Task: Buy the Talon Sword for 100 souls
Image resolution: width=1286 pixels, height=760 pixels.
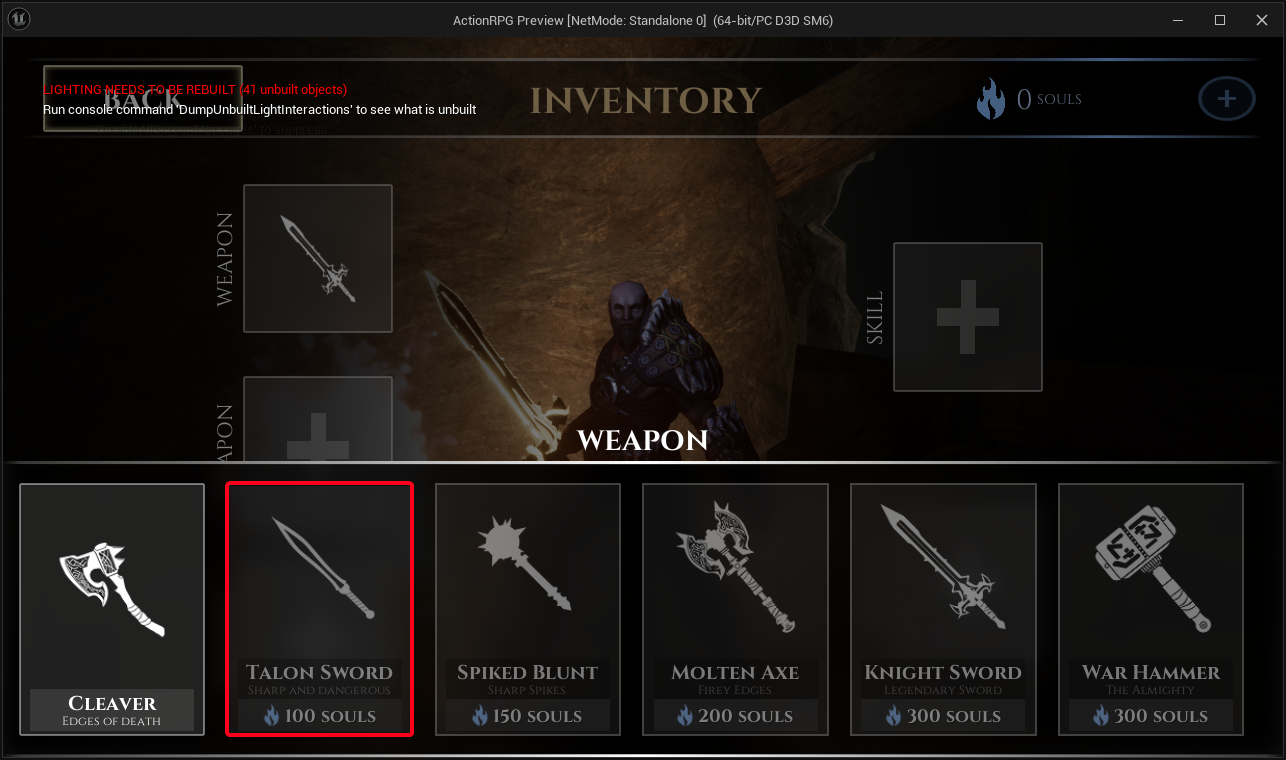Action: click(x=319, y=715)
